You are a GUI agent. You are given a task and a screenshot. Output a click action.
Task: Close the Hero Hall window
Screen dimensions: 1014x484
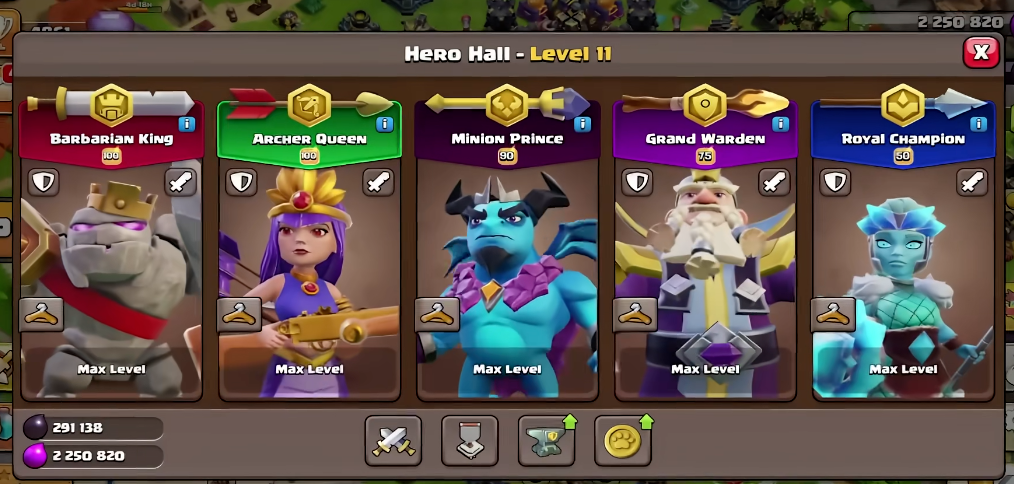981,52
